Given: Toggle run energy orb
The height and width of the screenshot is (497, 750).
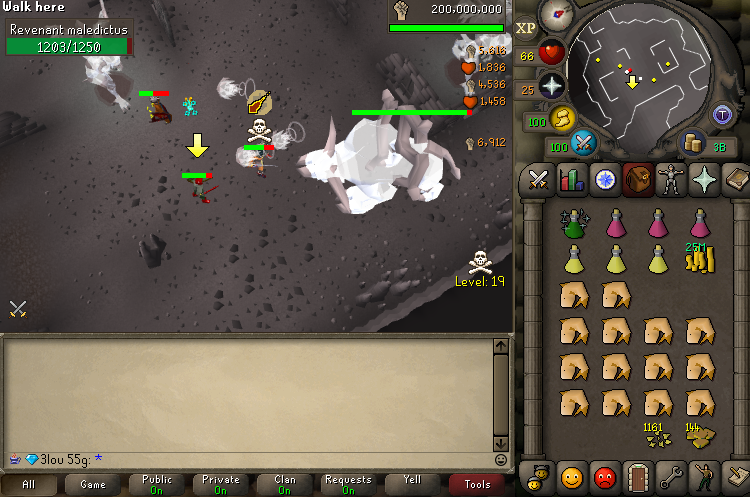Looking at the screenshot, I should click(563, 119).
